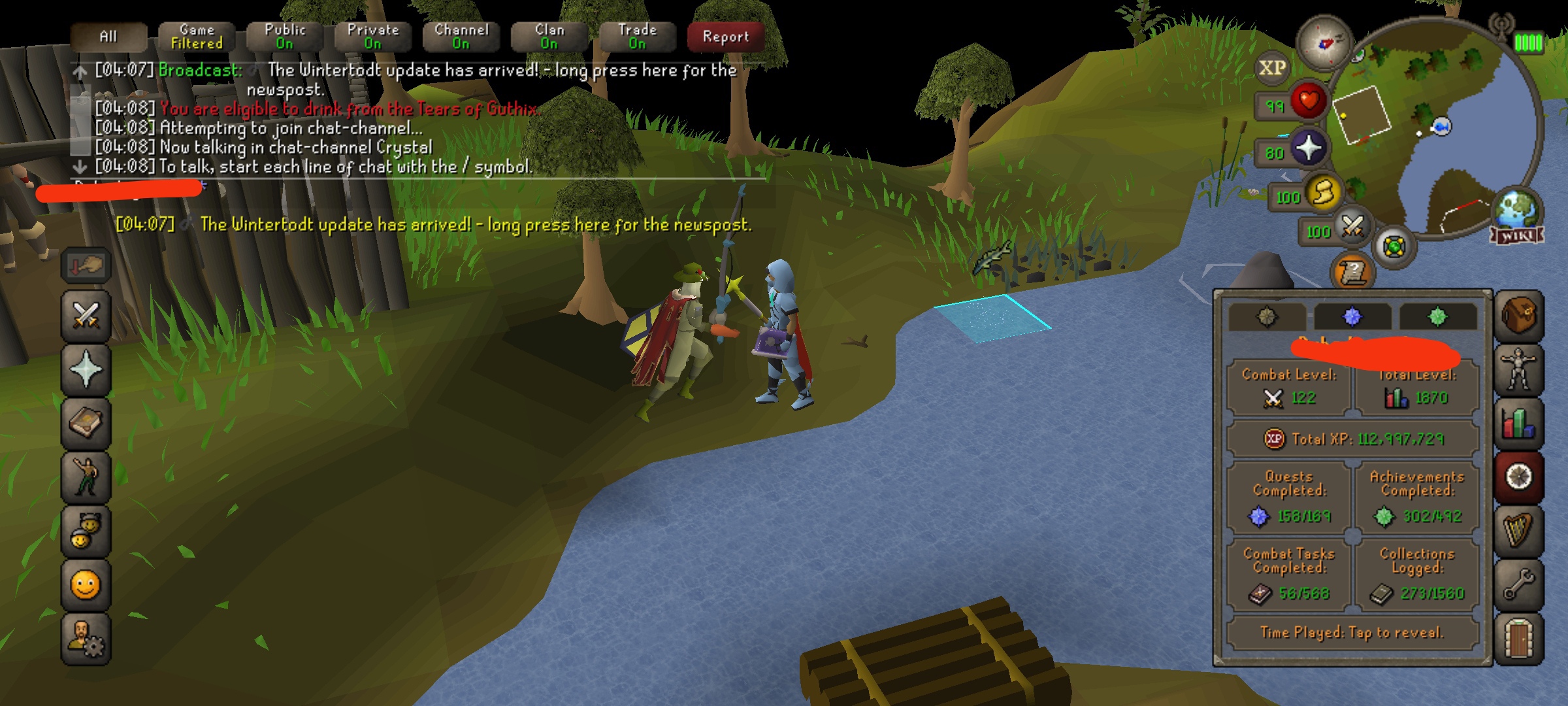Switch to the All chat tab
Screen dimensions: 1568x706
point(108,37)
